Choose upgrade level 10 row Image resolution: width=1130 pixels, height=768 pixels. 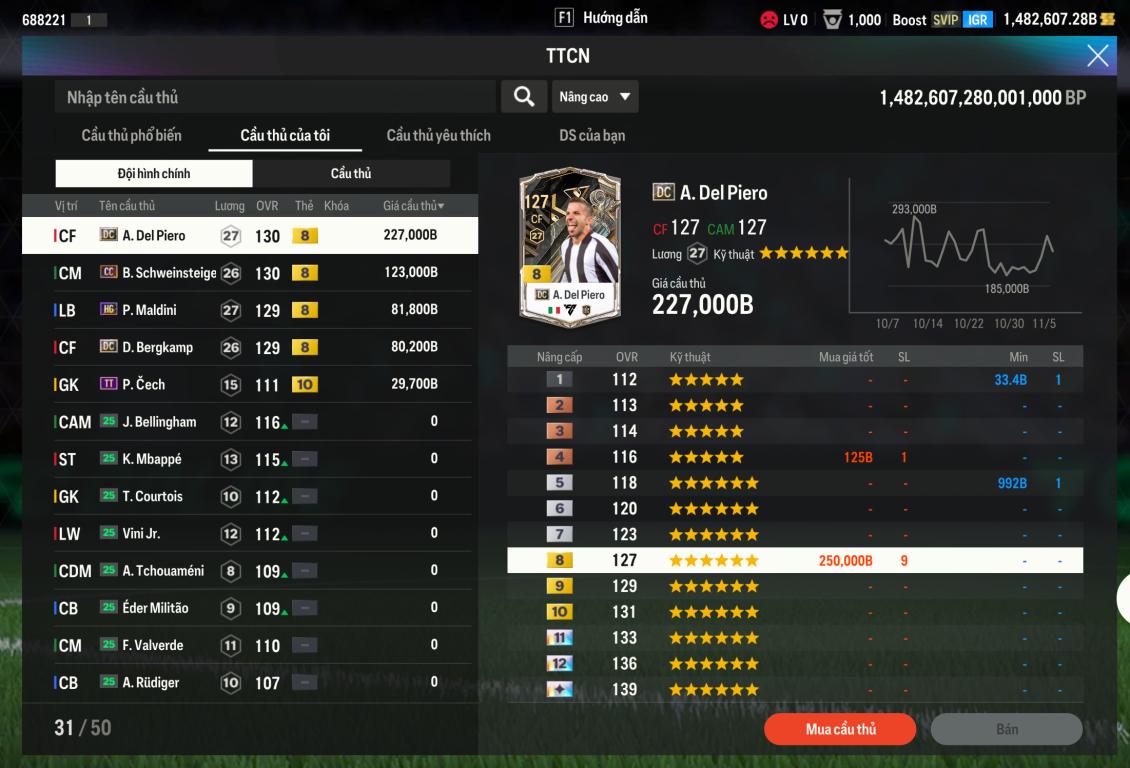[794, 612]
